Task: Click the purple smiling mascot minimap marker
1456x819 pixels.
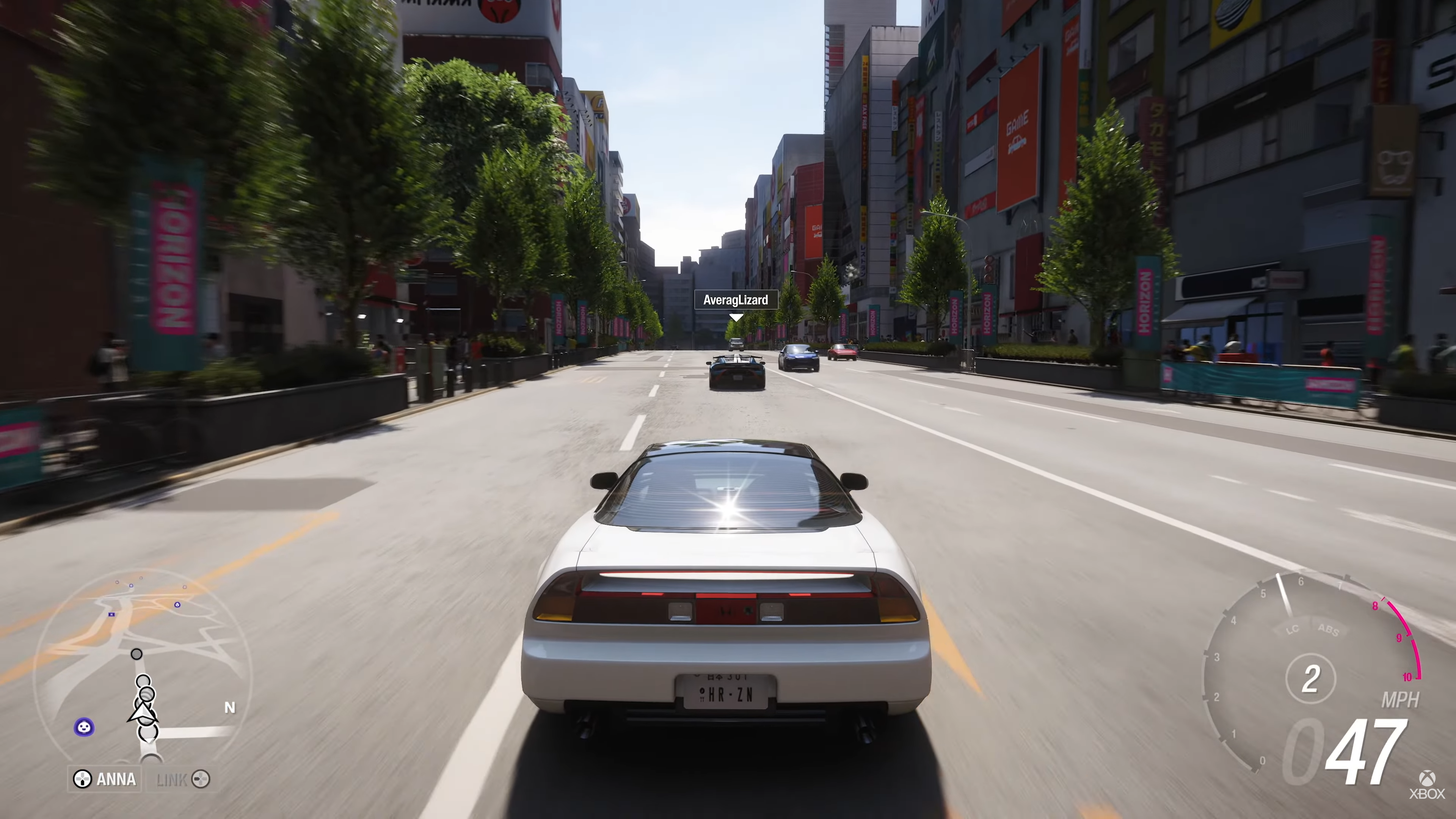Action: (84, 727)
